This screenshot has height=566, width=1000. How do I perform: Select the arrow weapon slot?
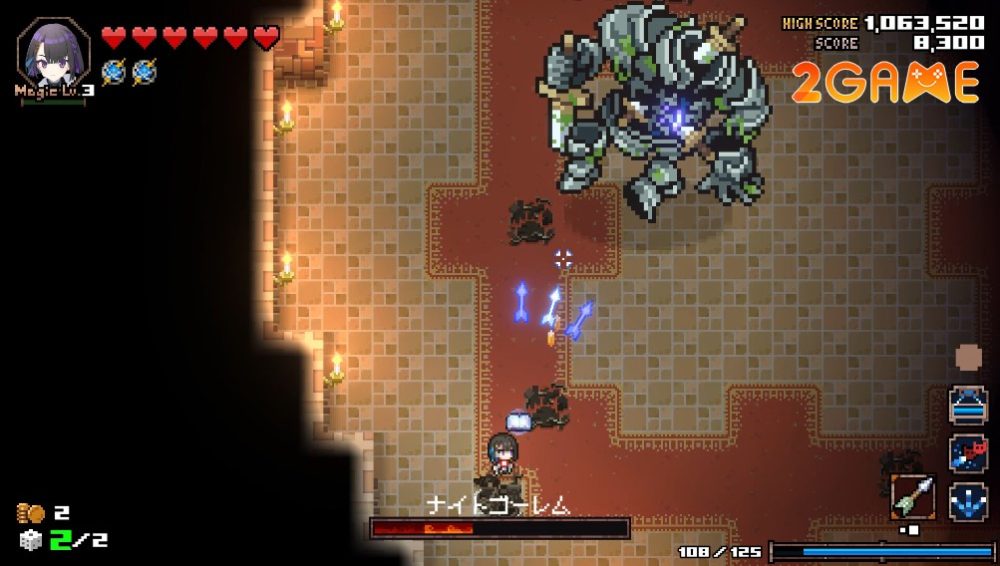pyautogui.click(x=912, y=497)
